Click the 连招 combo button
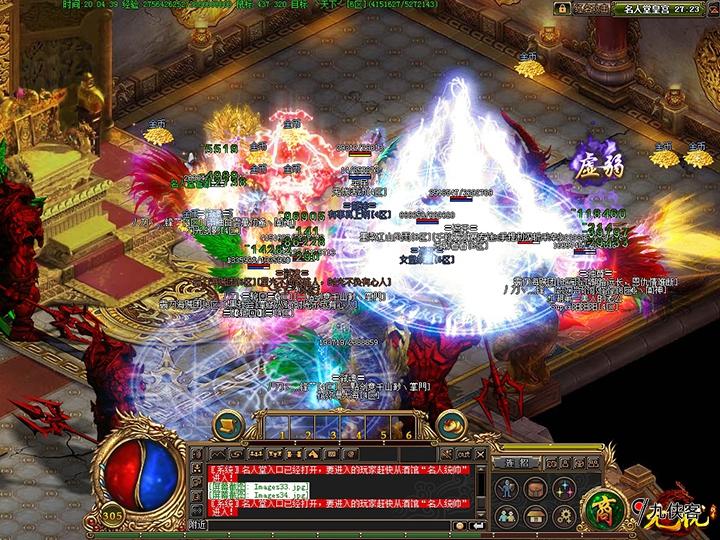This screenshot has height=540, width=720. [x=516, y=463]
